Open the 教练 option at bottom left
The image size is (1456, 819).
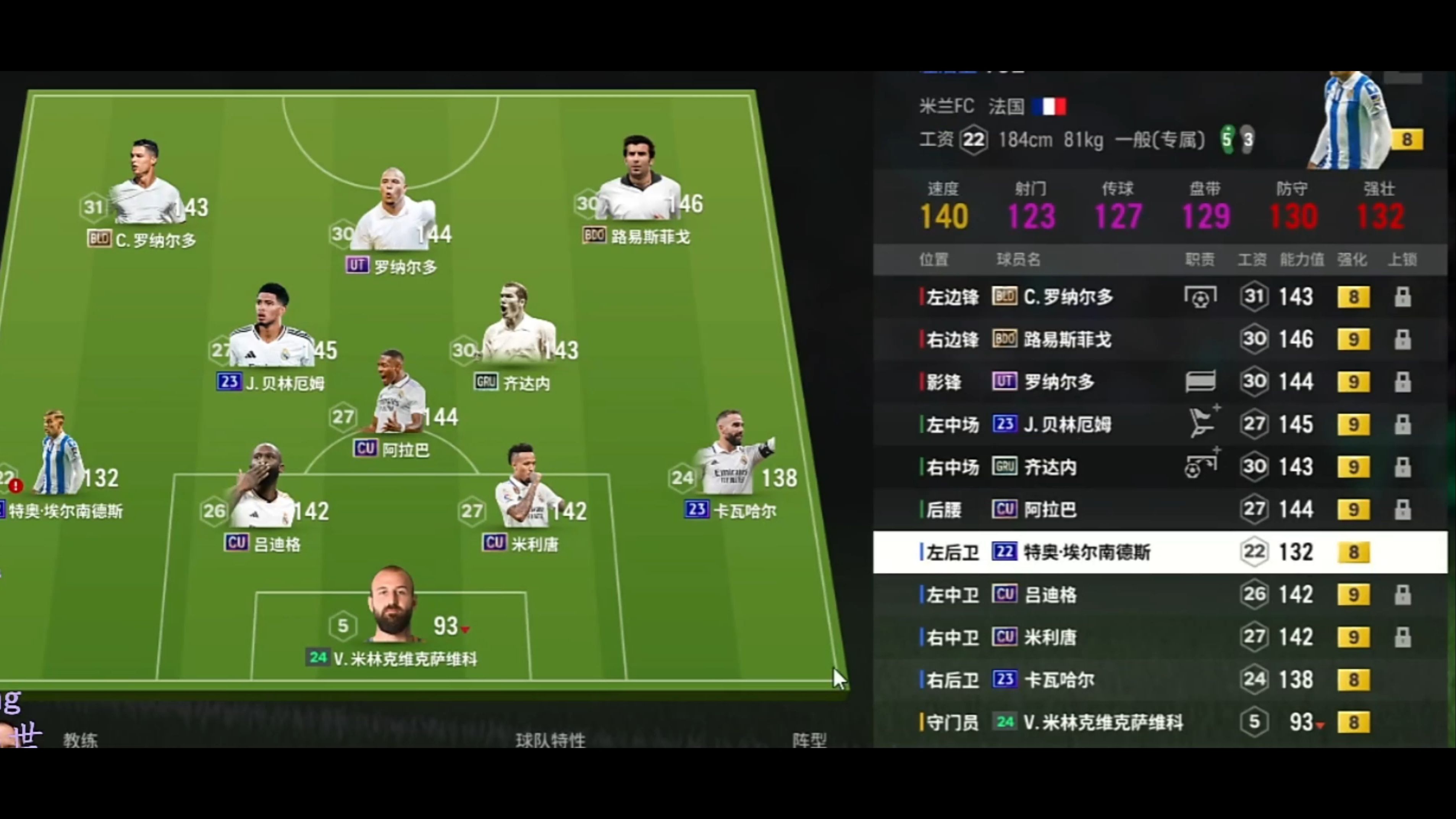(x=81, y=739)
